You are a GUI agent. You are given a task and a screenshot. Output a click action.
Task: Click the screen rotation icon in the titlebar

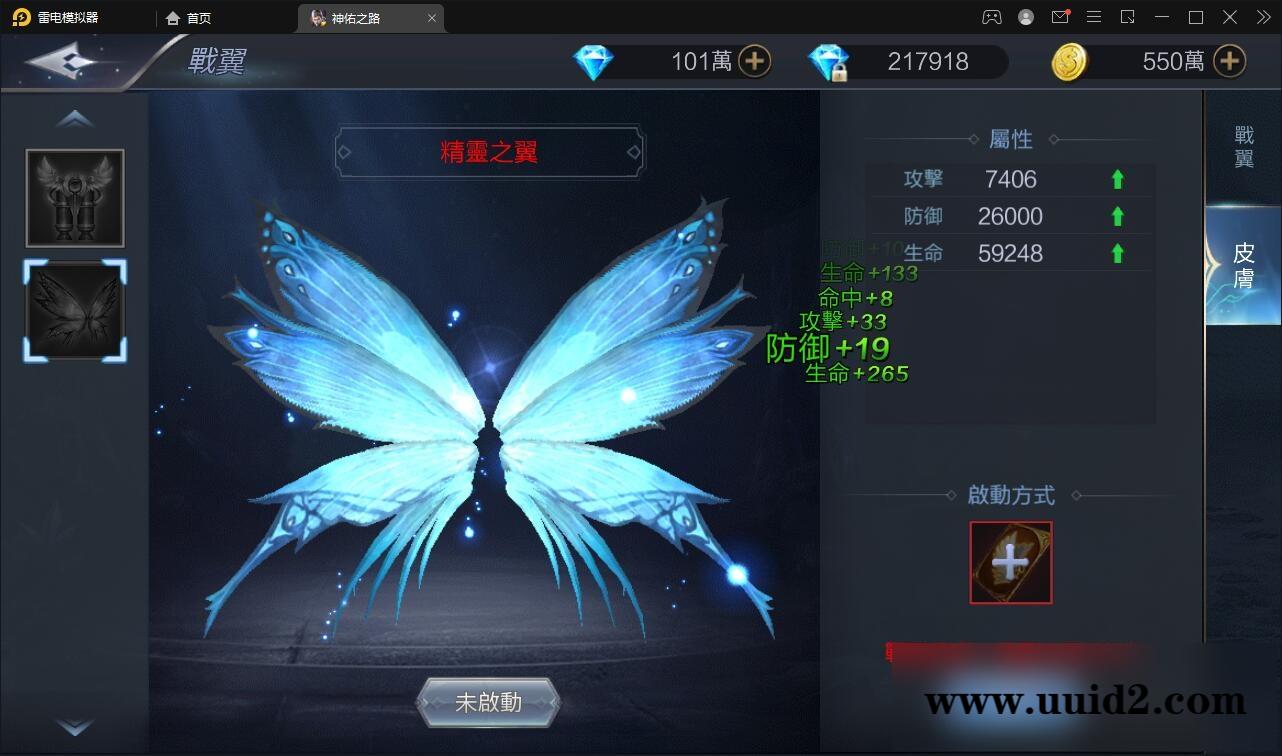1128,17
